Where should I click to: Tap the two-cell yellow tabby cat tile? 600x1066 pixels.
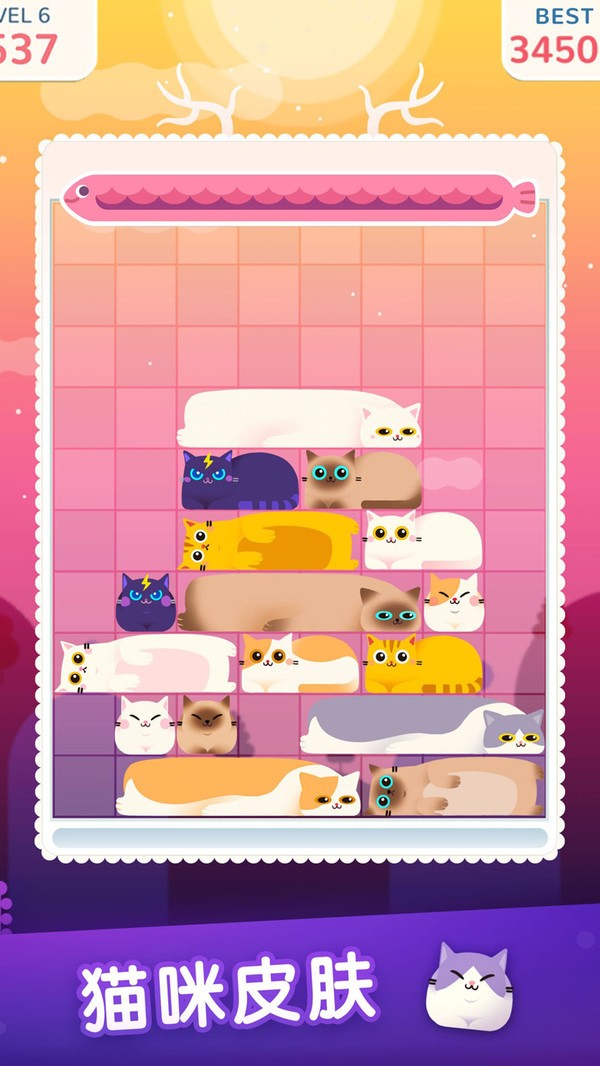pos(422,663)
